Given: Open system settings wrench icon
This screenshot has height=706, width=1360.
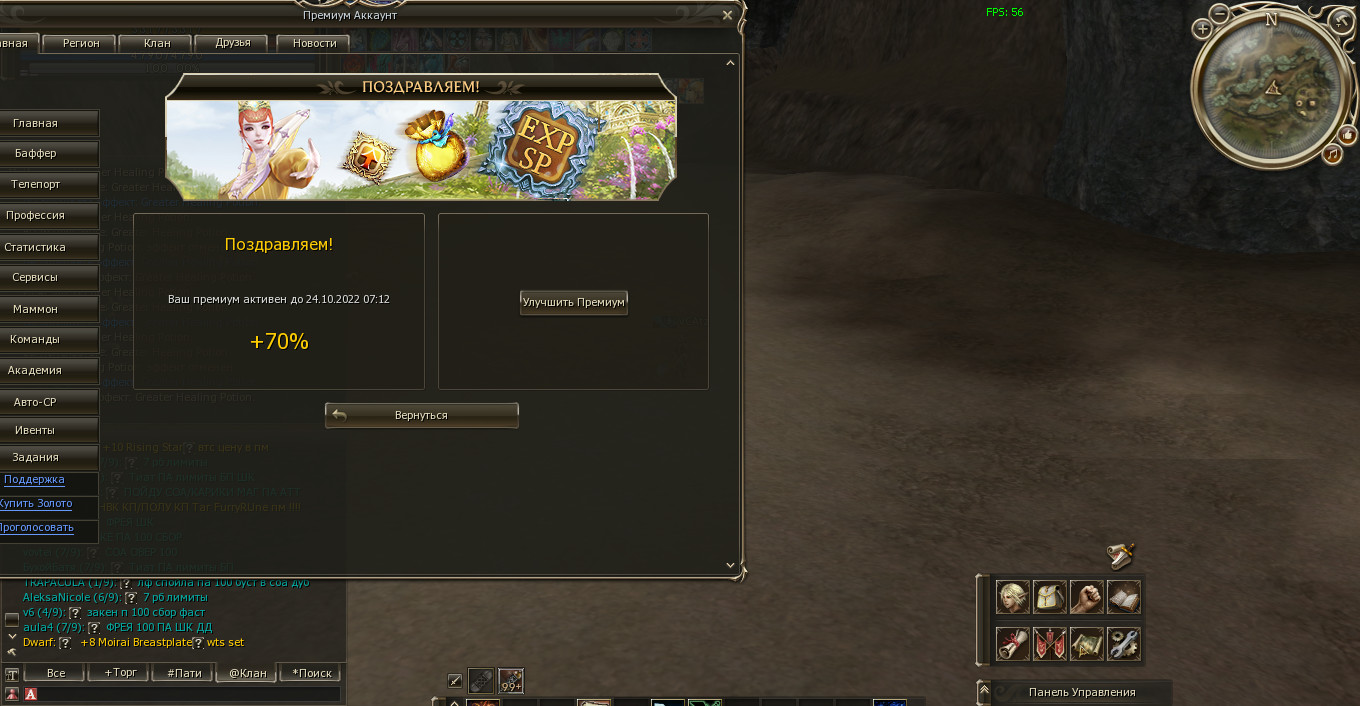Looking at the screenshot, I should tap(1124, 643).
